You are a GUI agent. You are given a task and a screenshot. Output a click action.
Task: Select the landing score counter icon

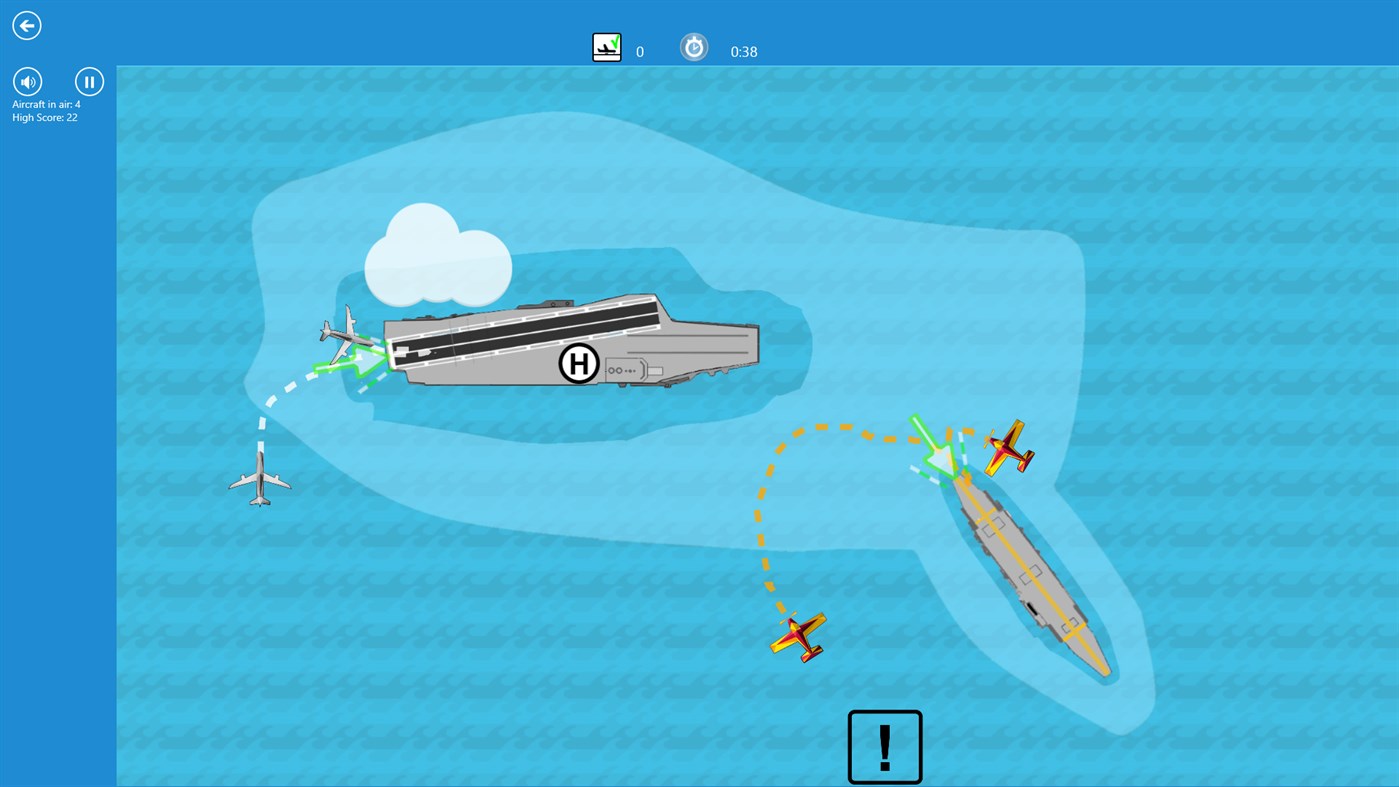[x=606, y=46]
